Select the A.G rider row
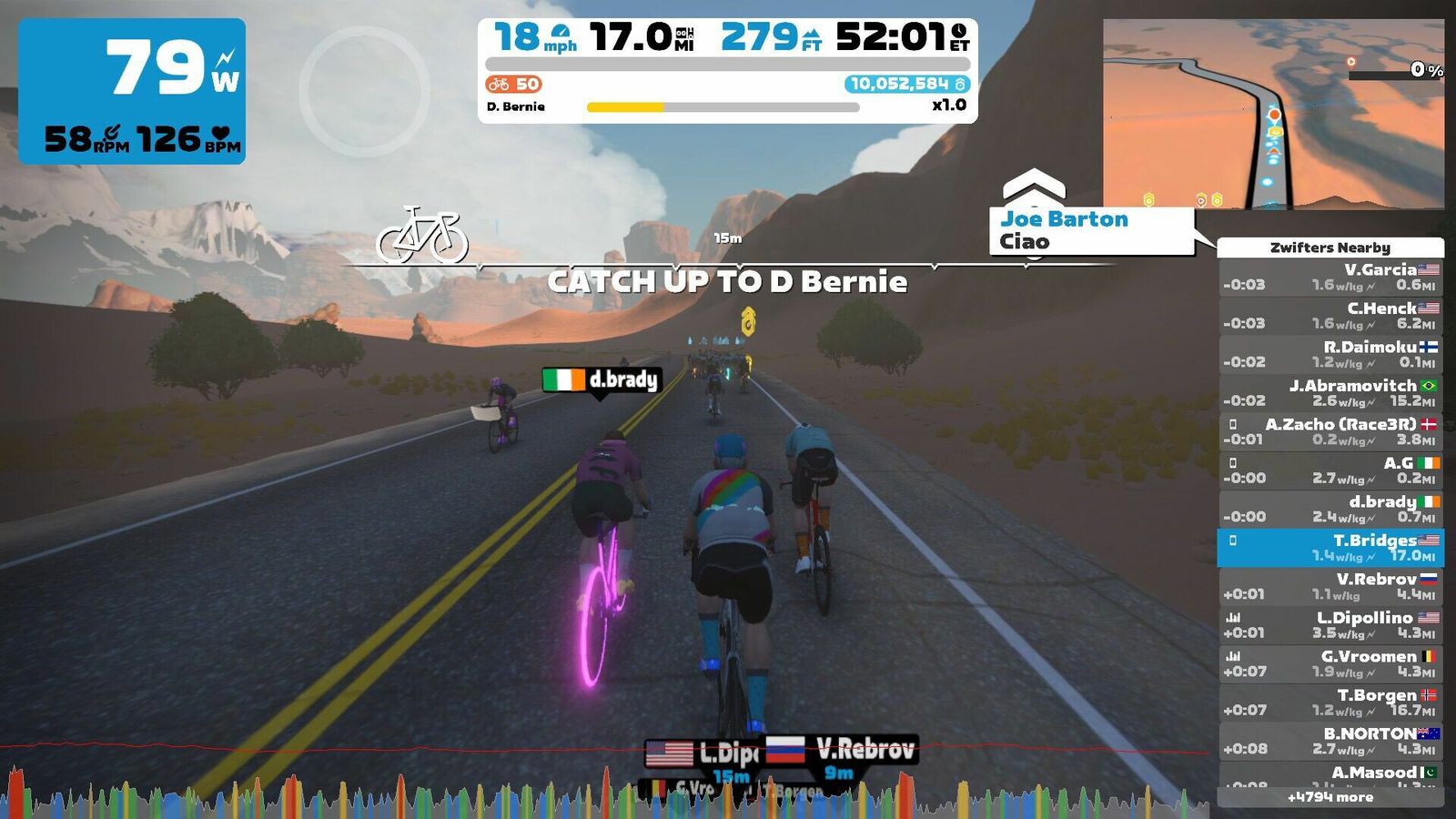Screen dimensions: 1456x819 coord(1330,470)
